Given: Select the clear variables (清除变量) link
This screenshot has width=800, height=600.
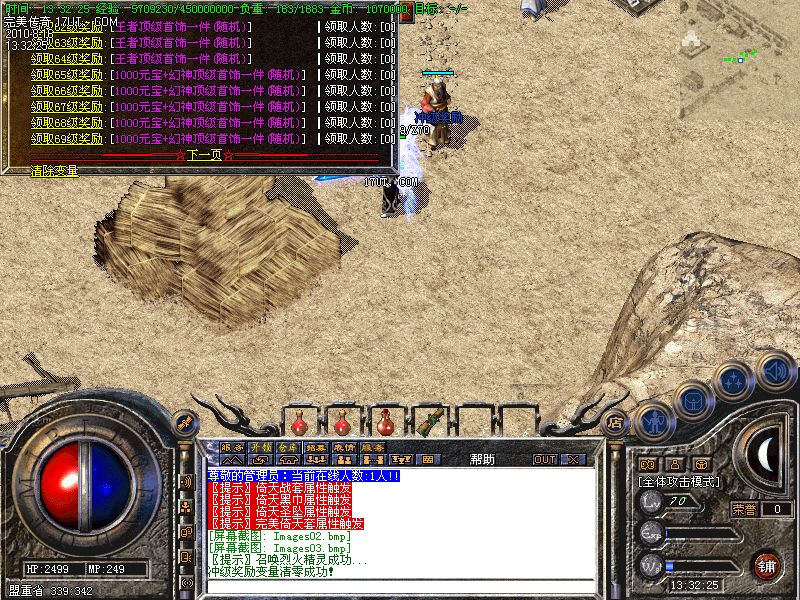Looking at the screenshot, I should pos(54,171).
